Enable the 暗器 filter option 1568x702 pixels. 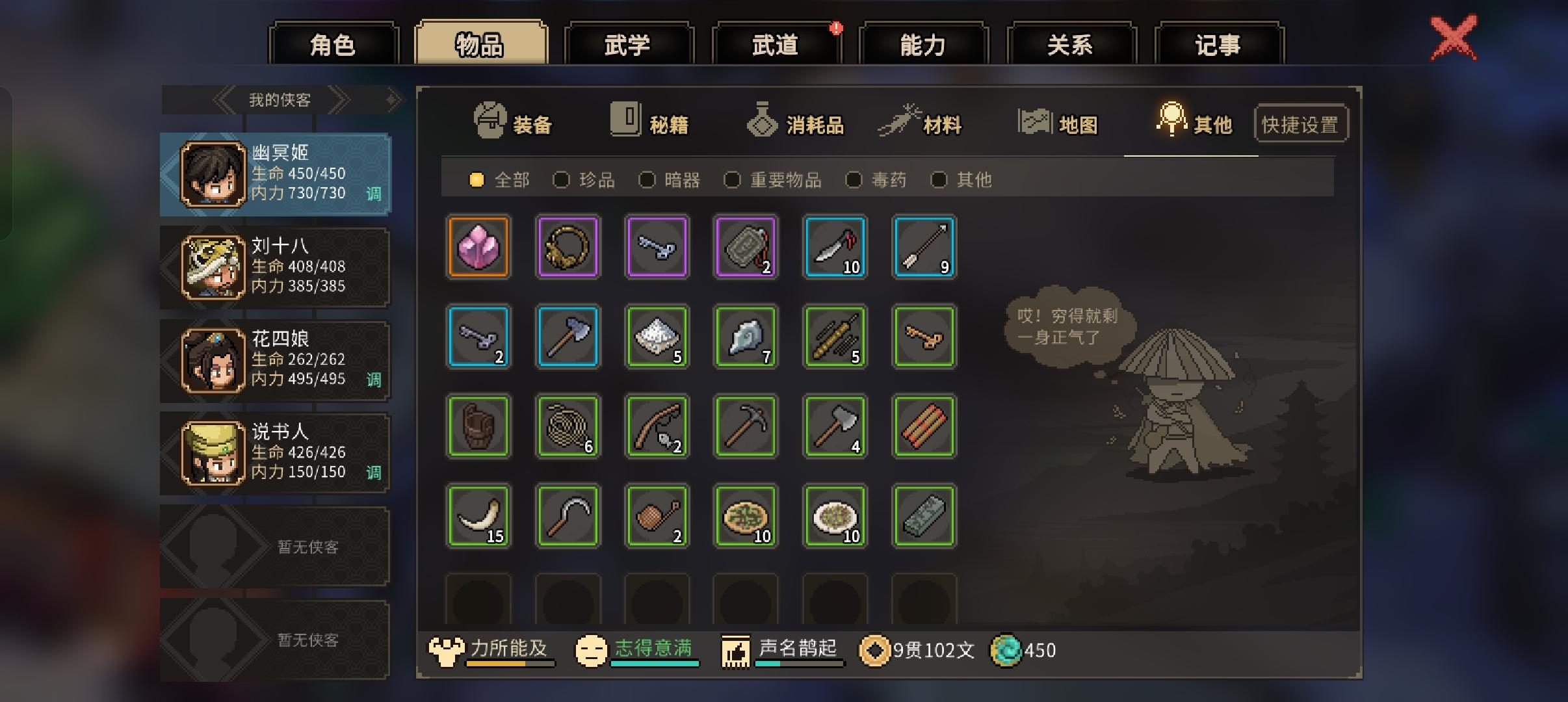point(648,180)
